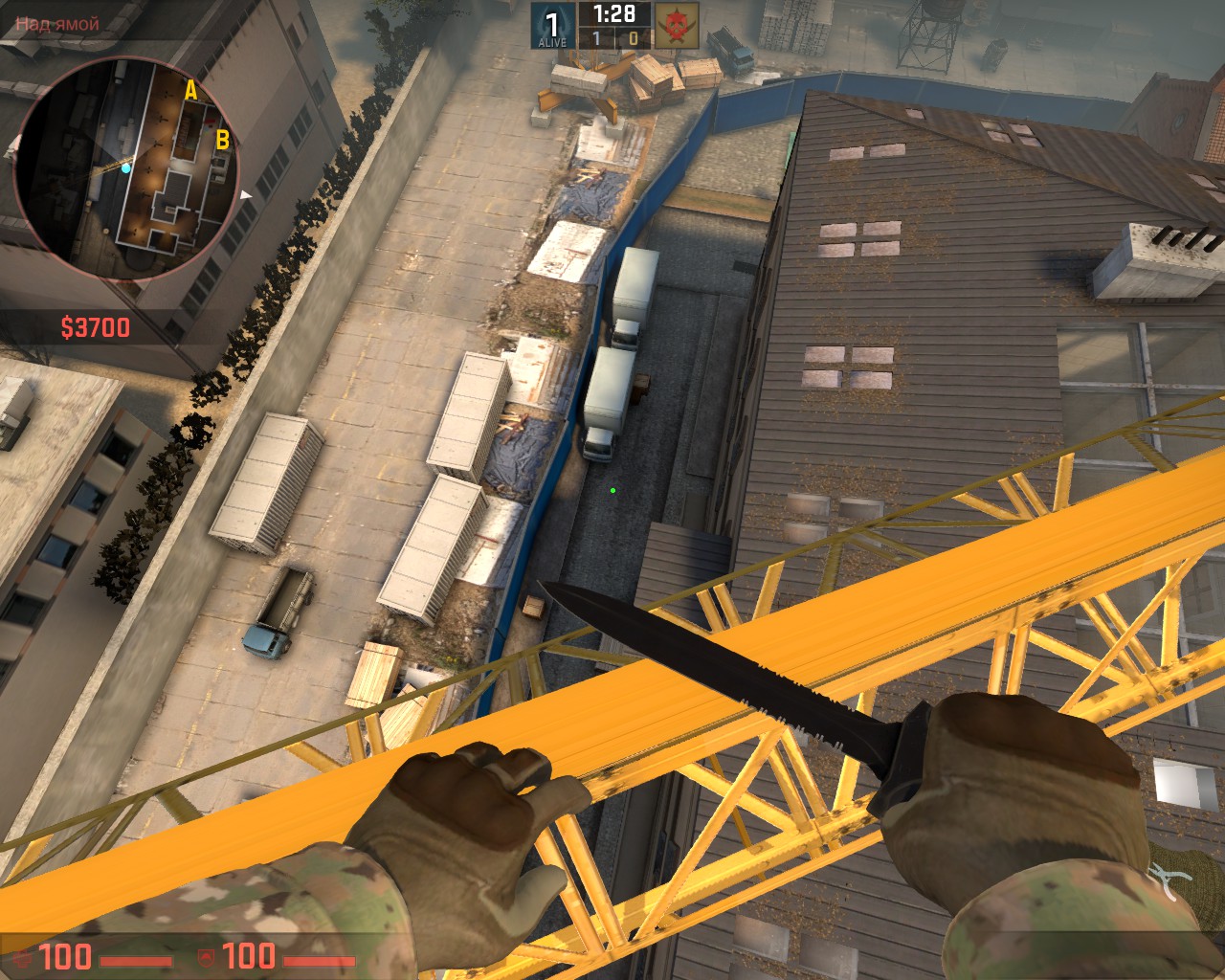Select bombsite B marker on the radar
Image resolution: width=1225 pixels, height=980 pixels.
[222, 141]
